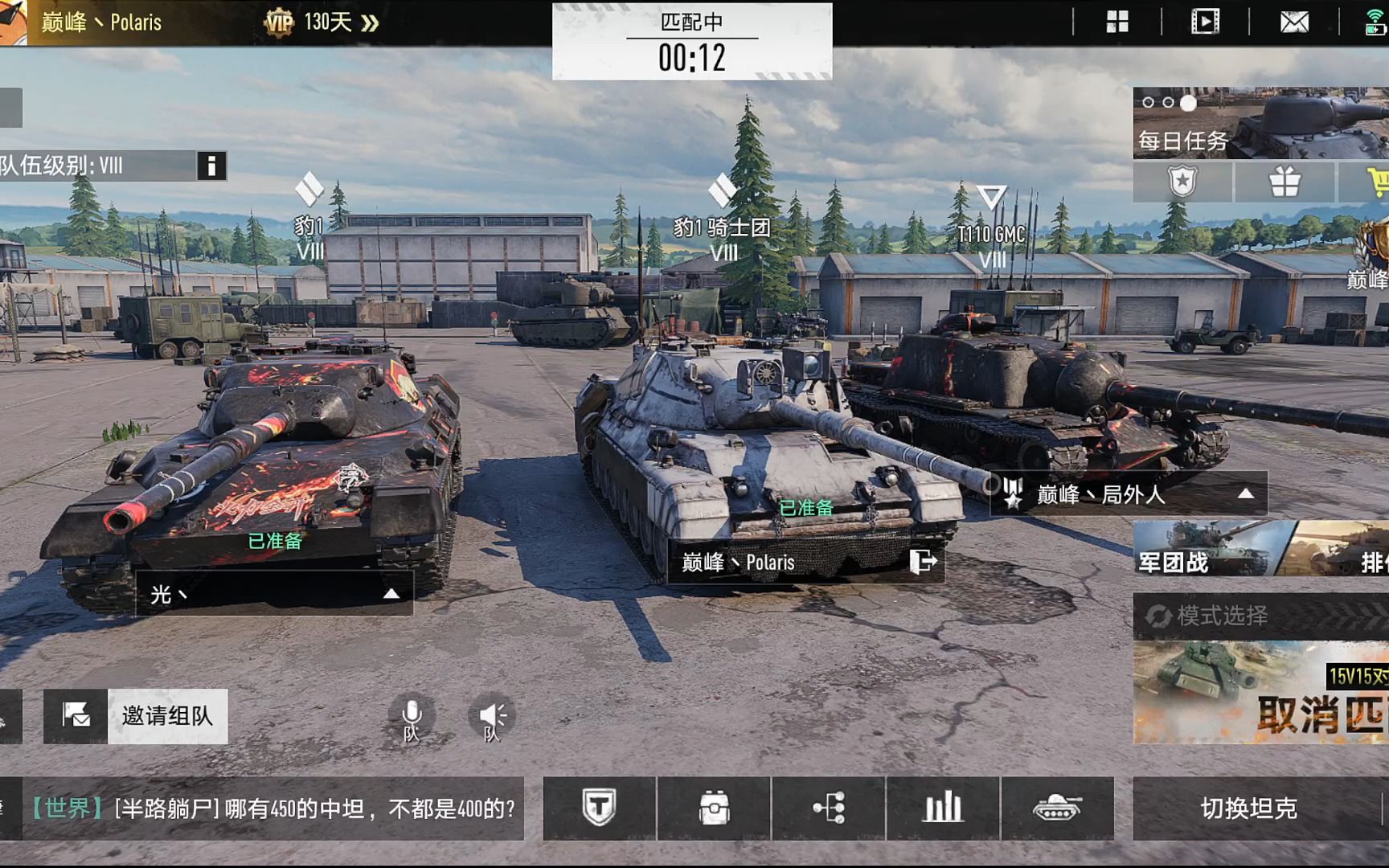Open the 模式选择 mode selection

coord(1222,616)
